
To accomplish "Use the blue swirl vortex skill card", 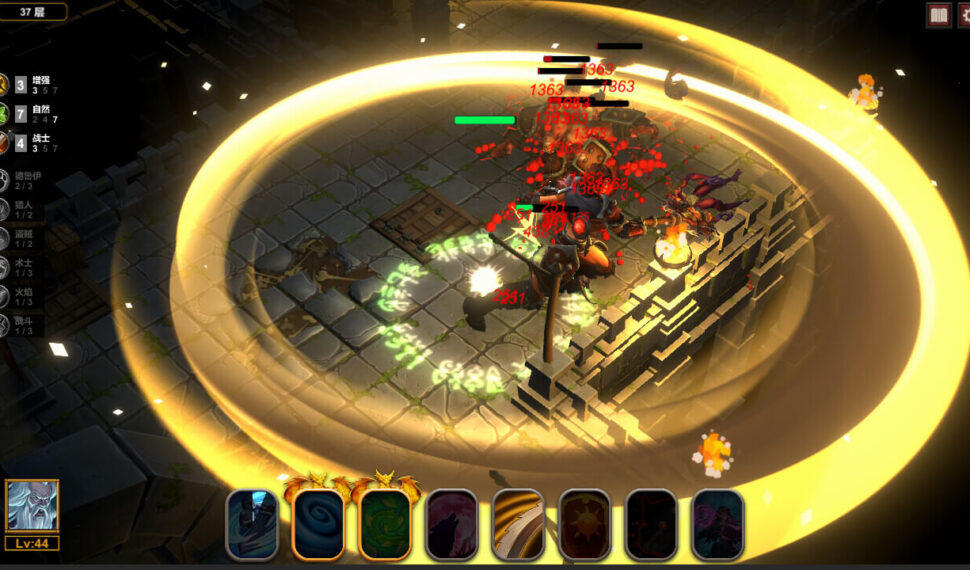I will tap(318, 523).
